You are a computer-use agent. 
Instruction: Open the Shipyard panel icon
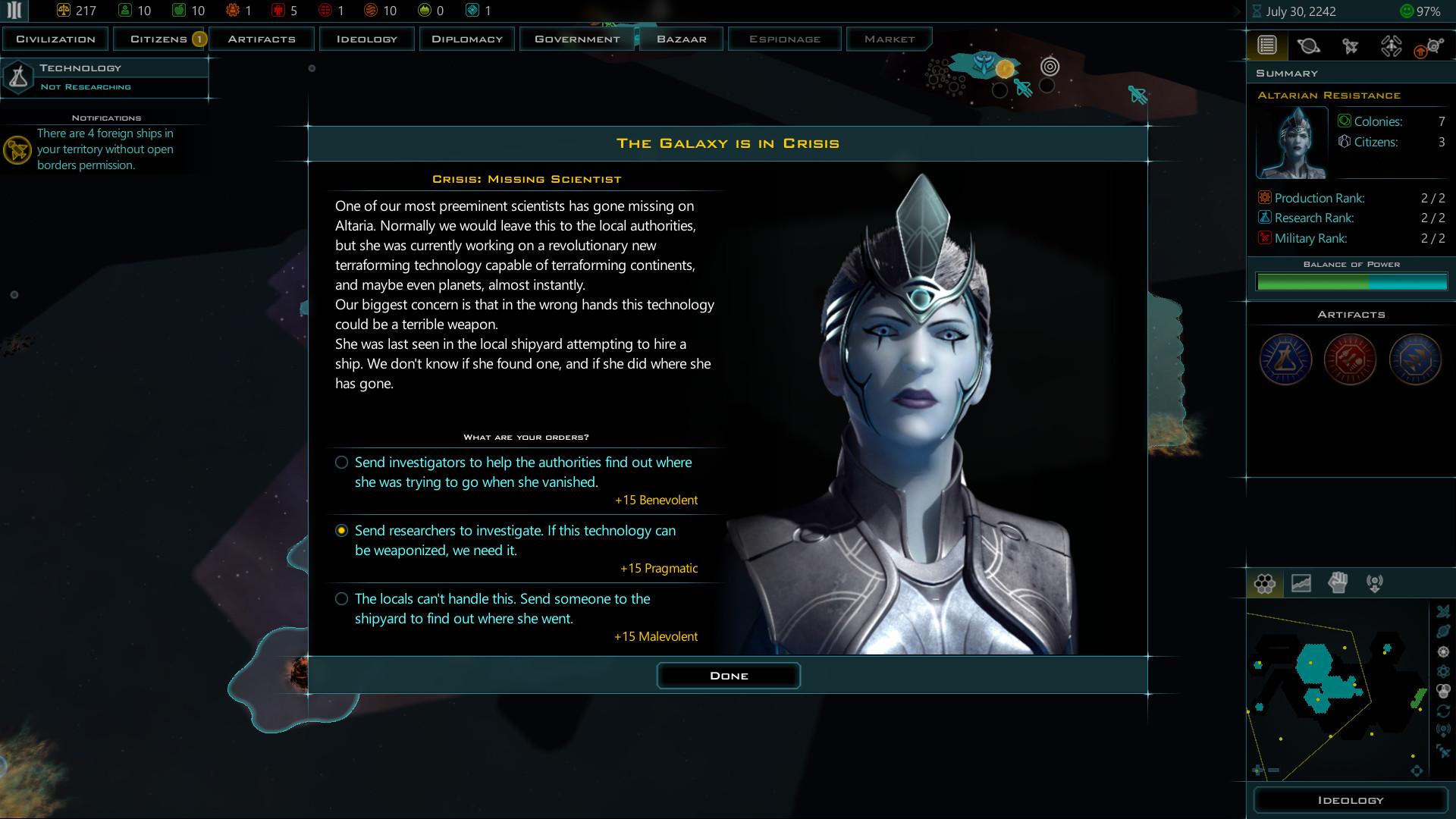(1392, 45)
